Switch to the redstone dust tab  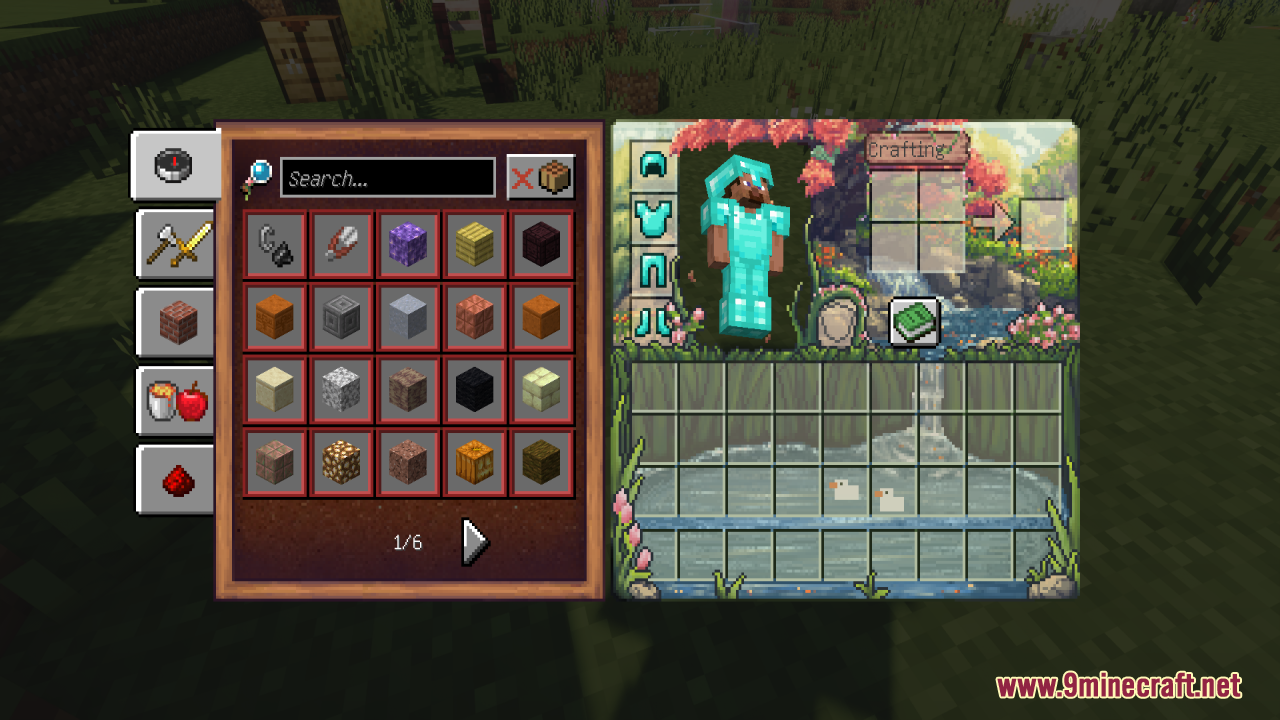[x=177, y=479]
